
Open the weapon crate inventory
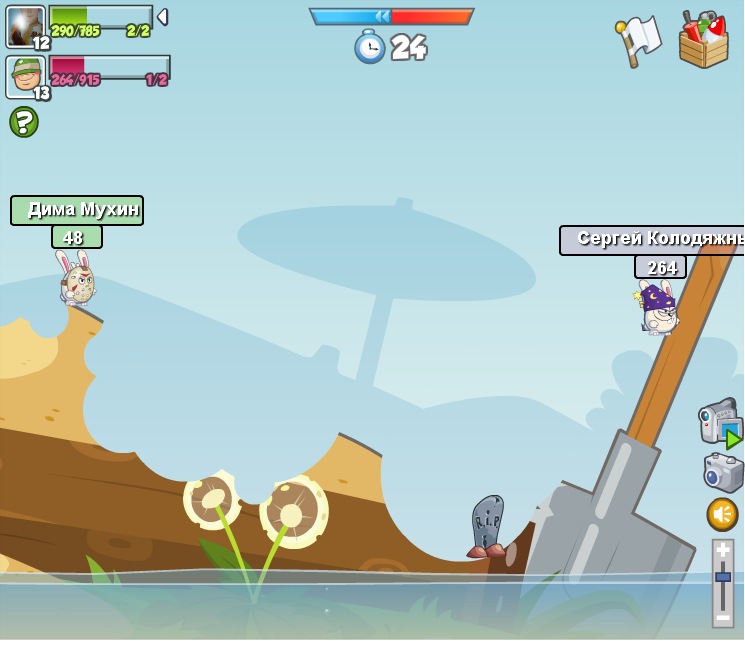point(703,40)
